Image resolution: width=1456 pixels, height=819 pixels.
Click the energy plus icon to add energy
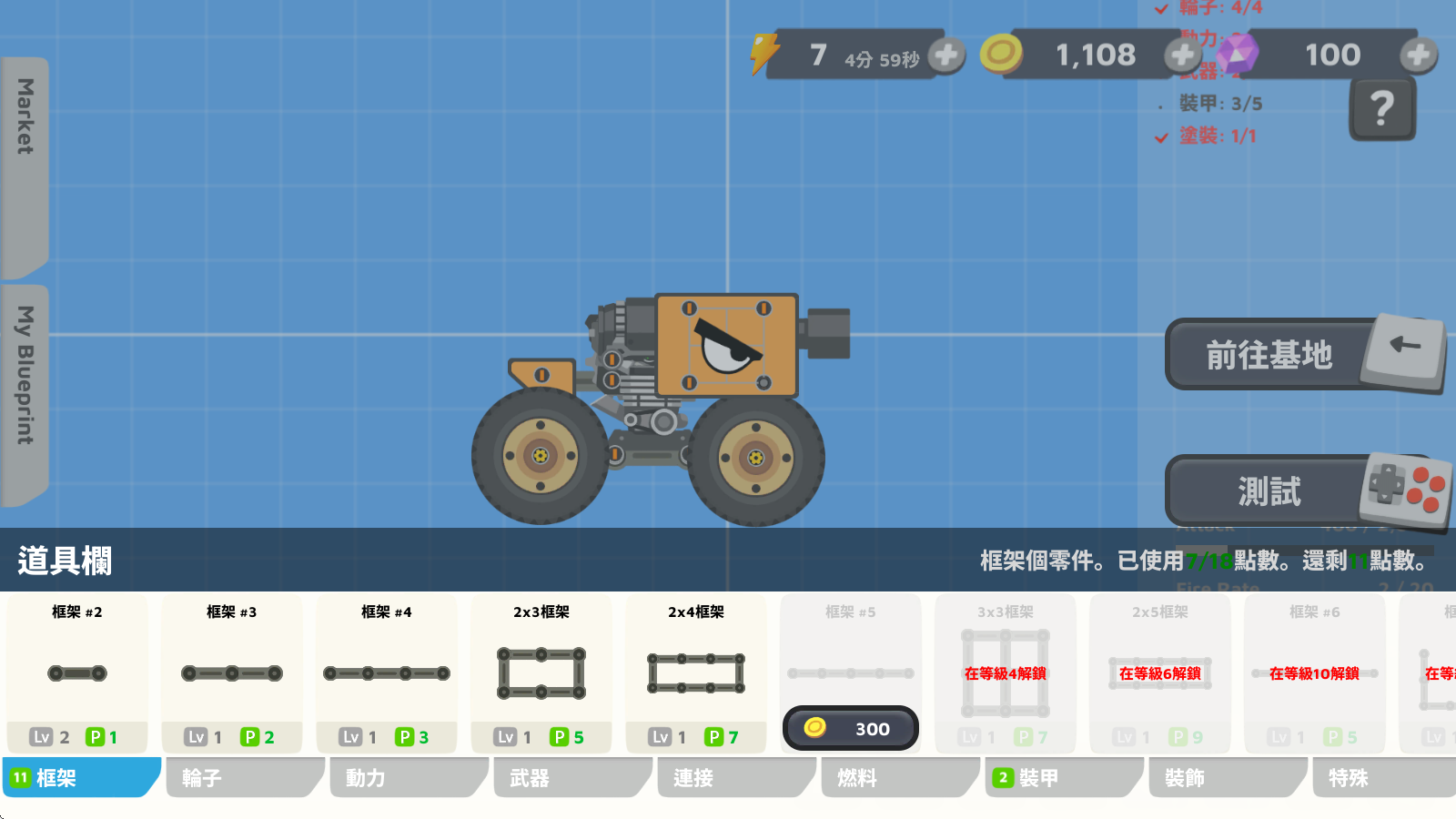coord(945,55)
